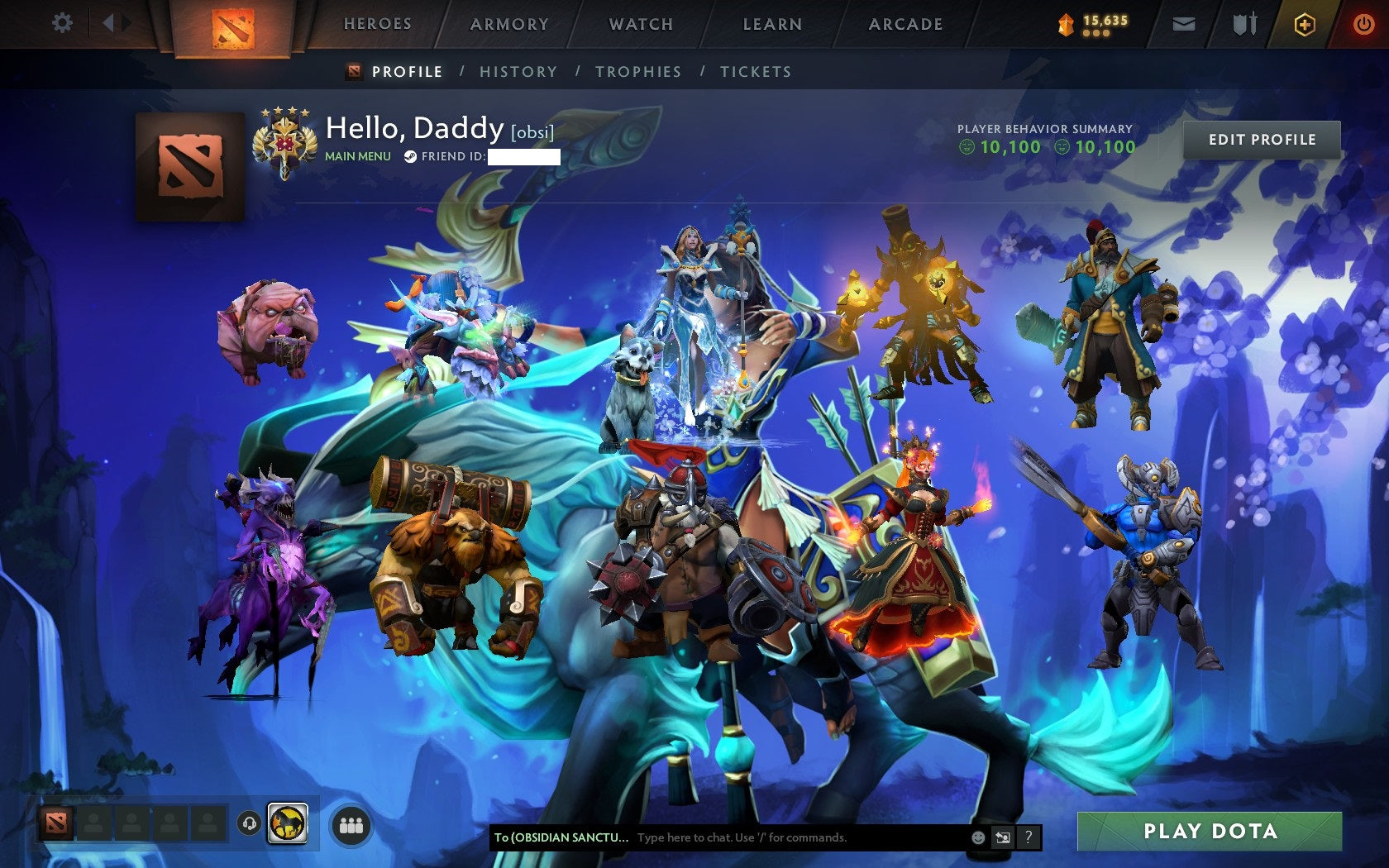
Task: Switch to the HISTORY tab
Action: (x=517, y=72)
